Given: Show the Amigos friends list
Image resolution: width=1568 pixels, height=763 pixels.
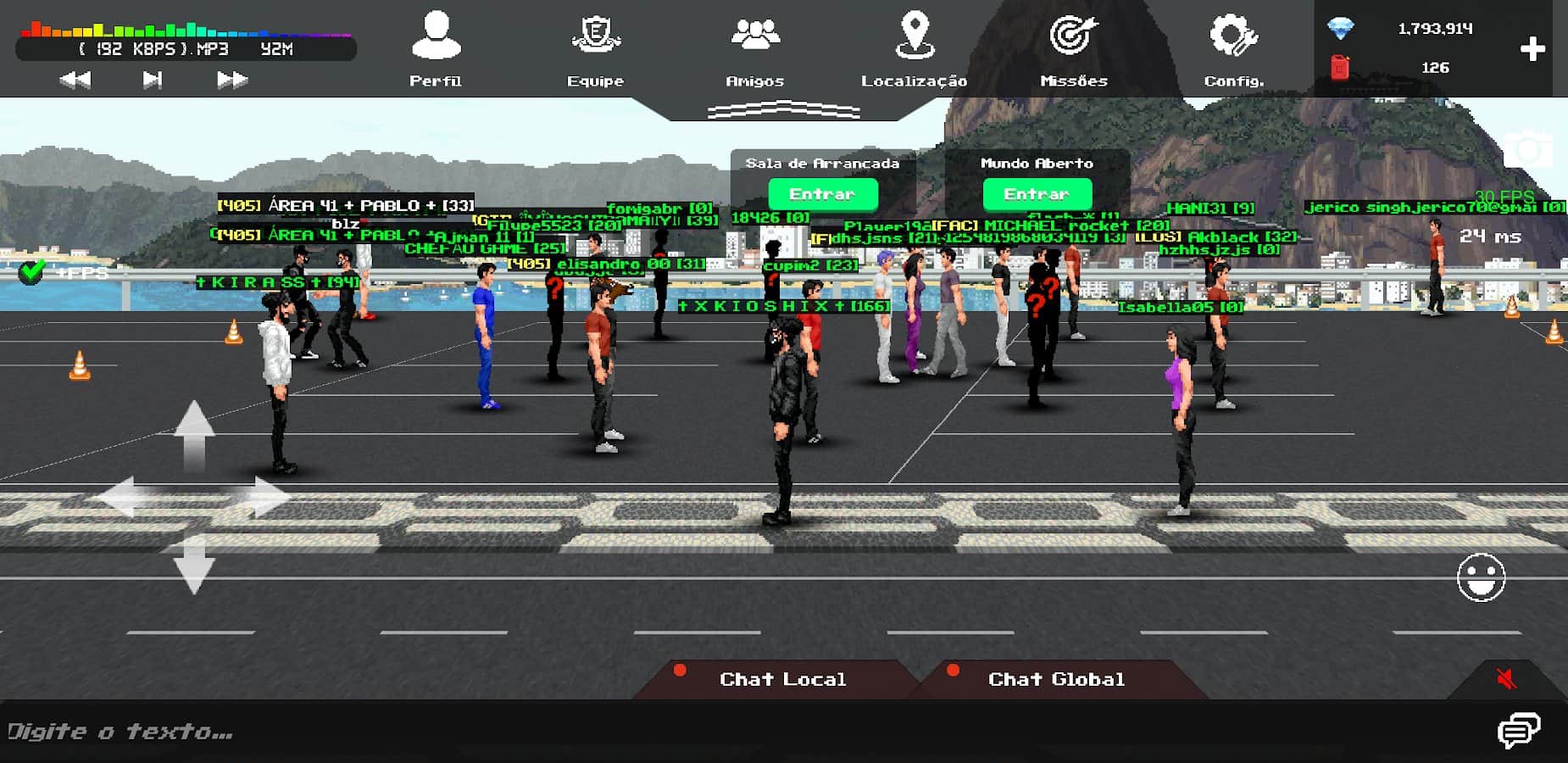Looking at the screenshot, I should coord(754,48).
